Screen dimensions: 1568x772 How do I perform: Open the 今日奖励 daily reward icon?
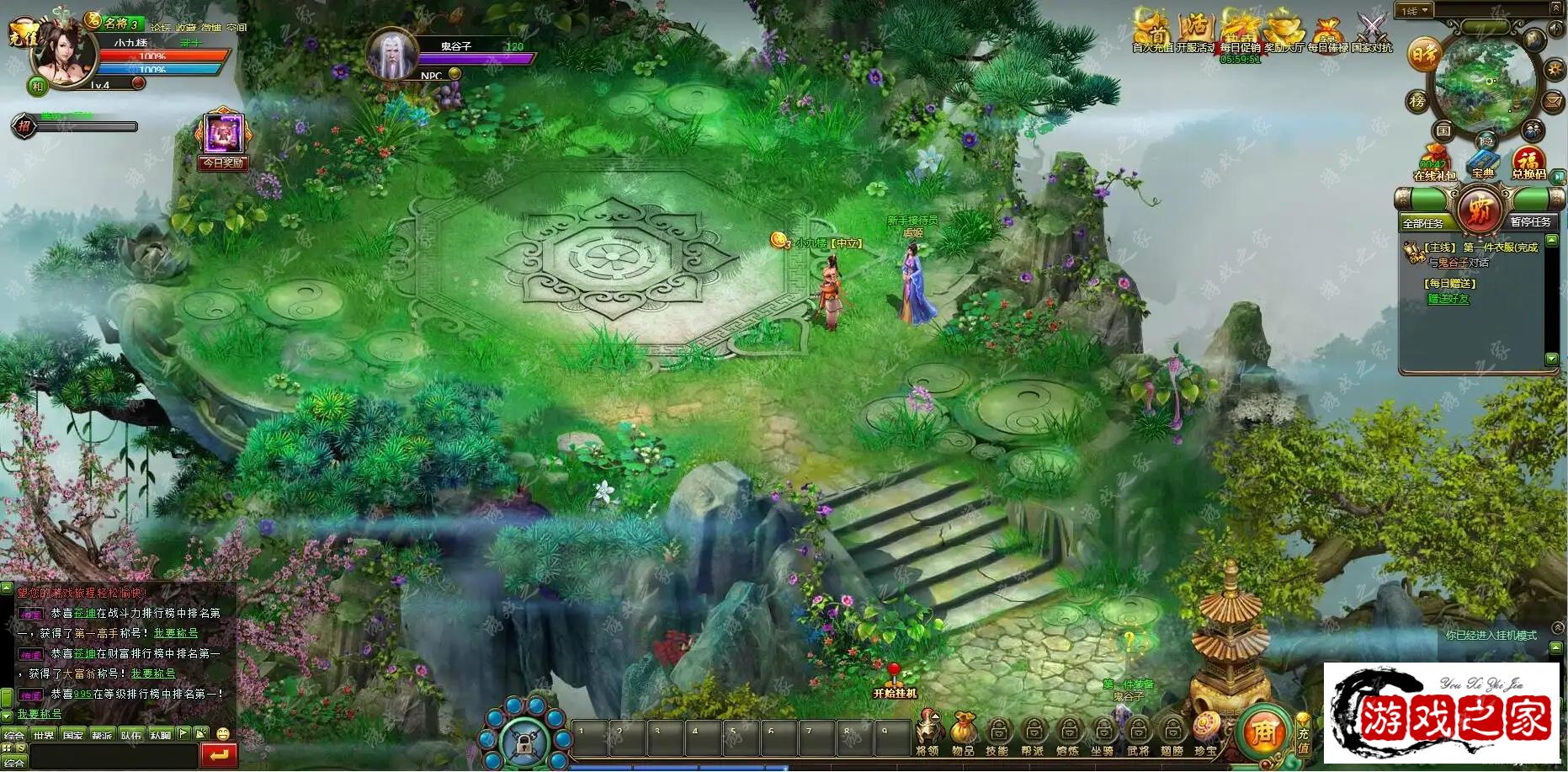click(223, 137)
